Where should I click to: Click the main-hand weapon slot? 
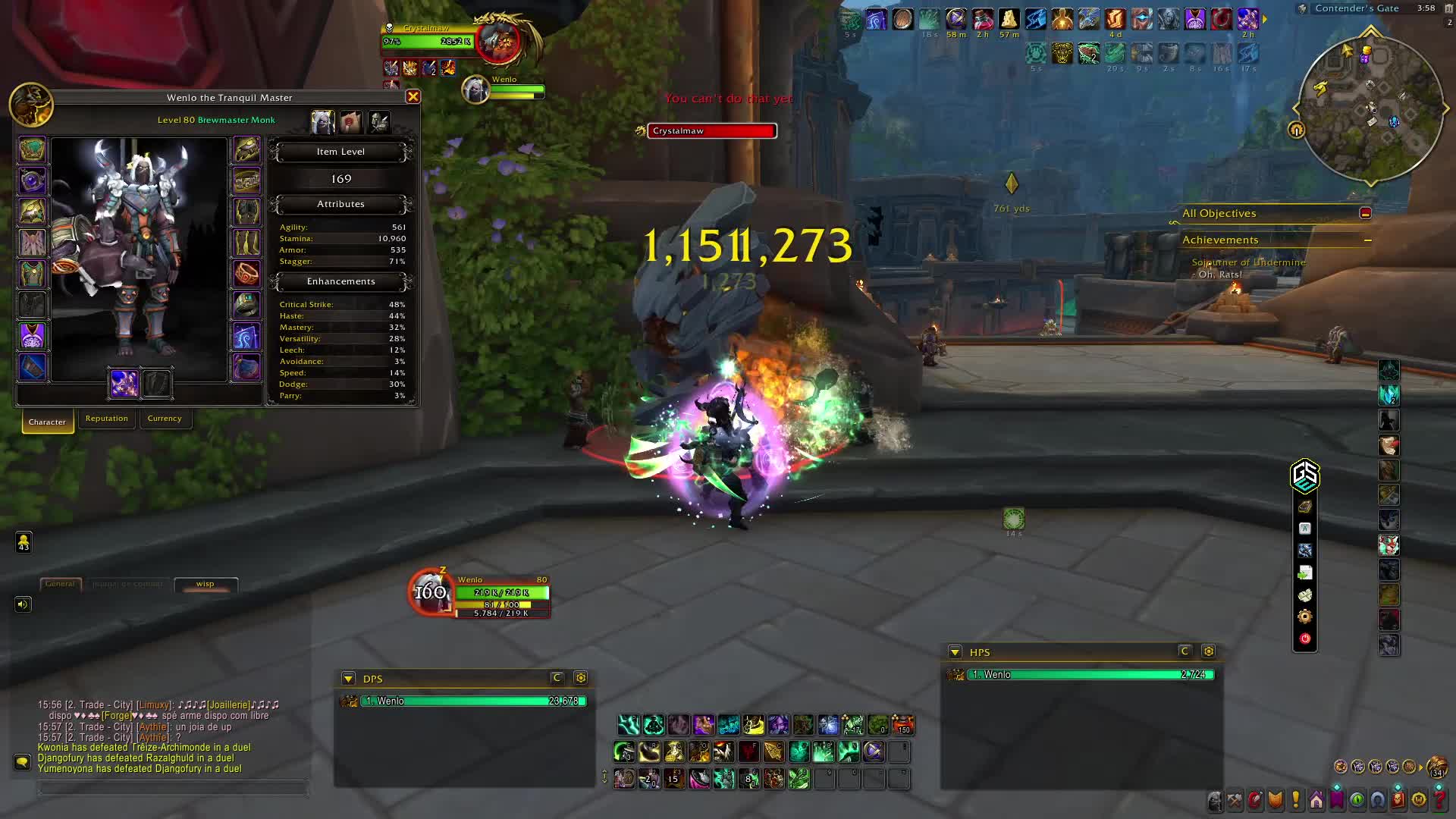click(x=124, y=384)
